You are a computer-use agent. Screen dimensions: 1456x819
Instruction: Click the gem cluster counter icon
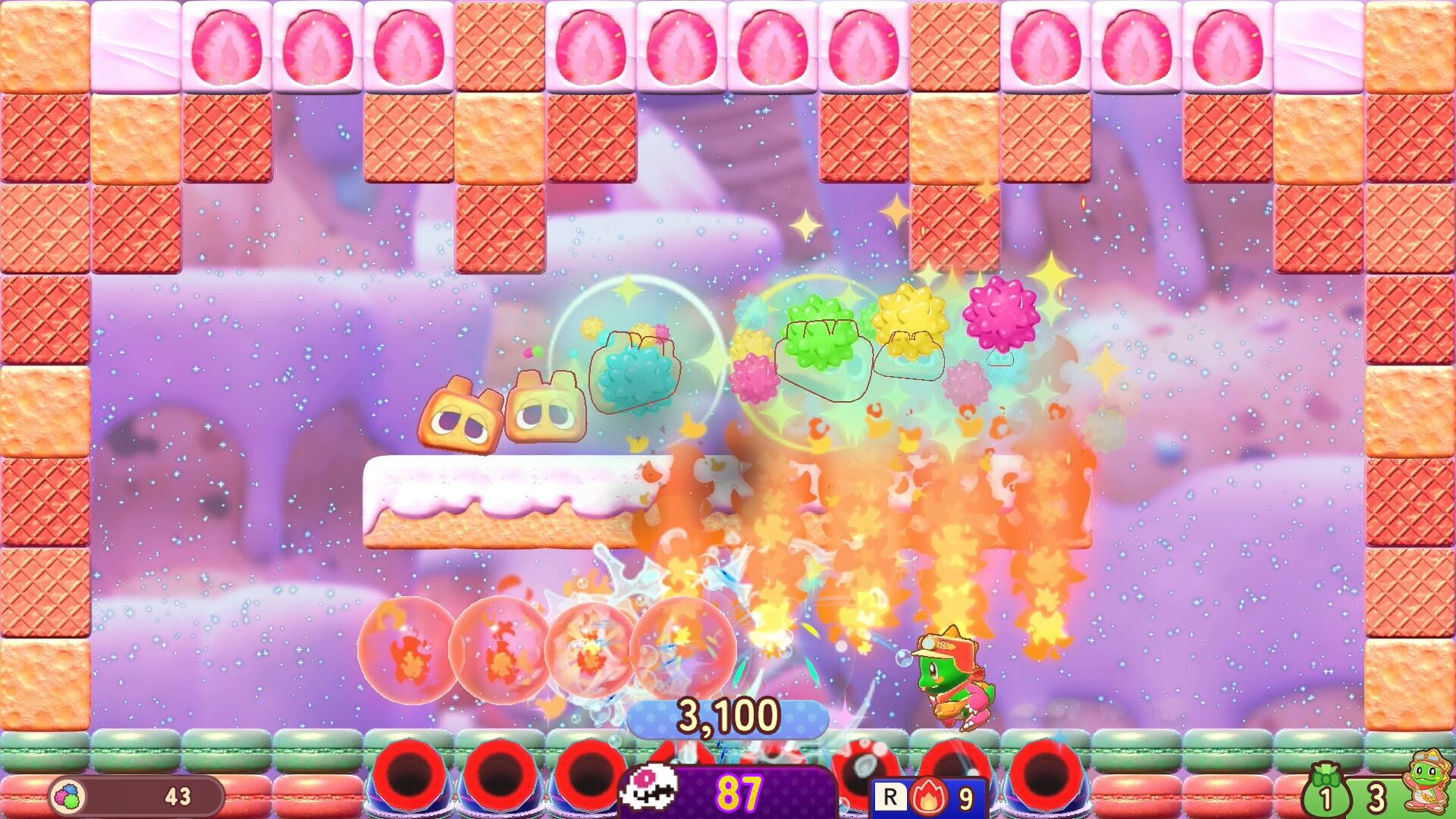67,796
